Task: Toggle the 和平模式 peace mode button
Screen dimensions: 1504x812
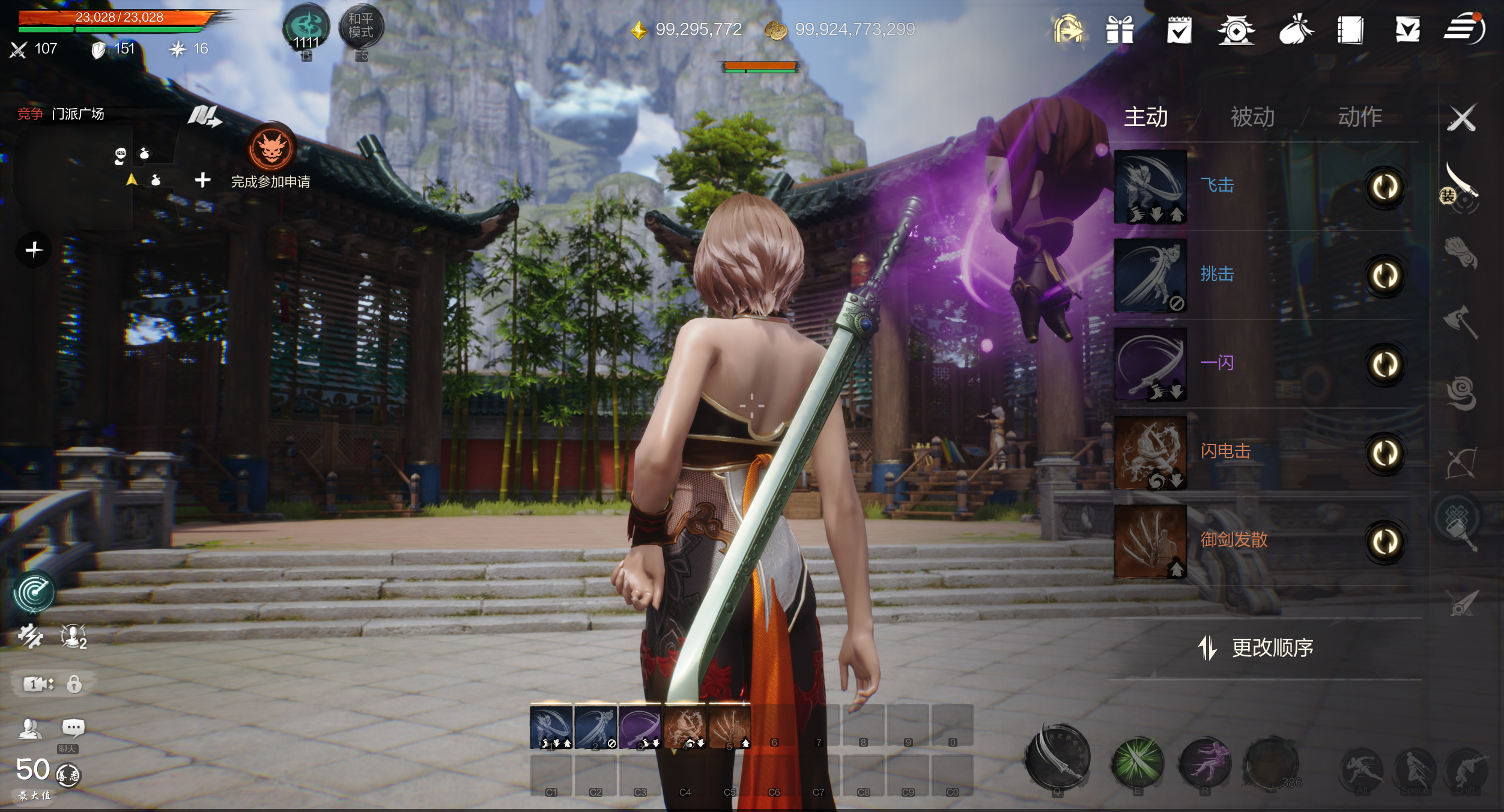Action: pos(361,26)
